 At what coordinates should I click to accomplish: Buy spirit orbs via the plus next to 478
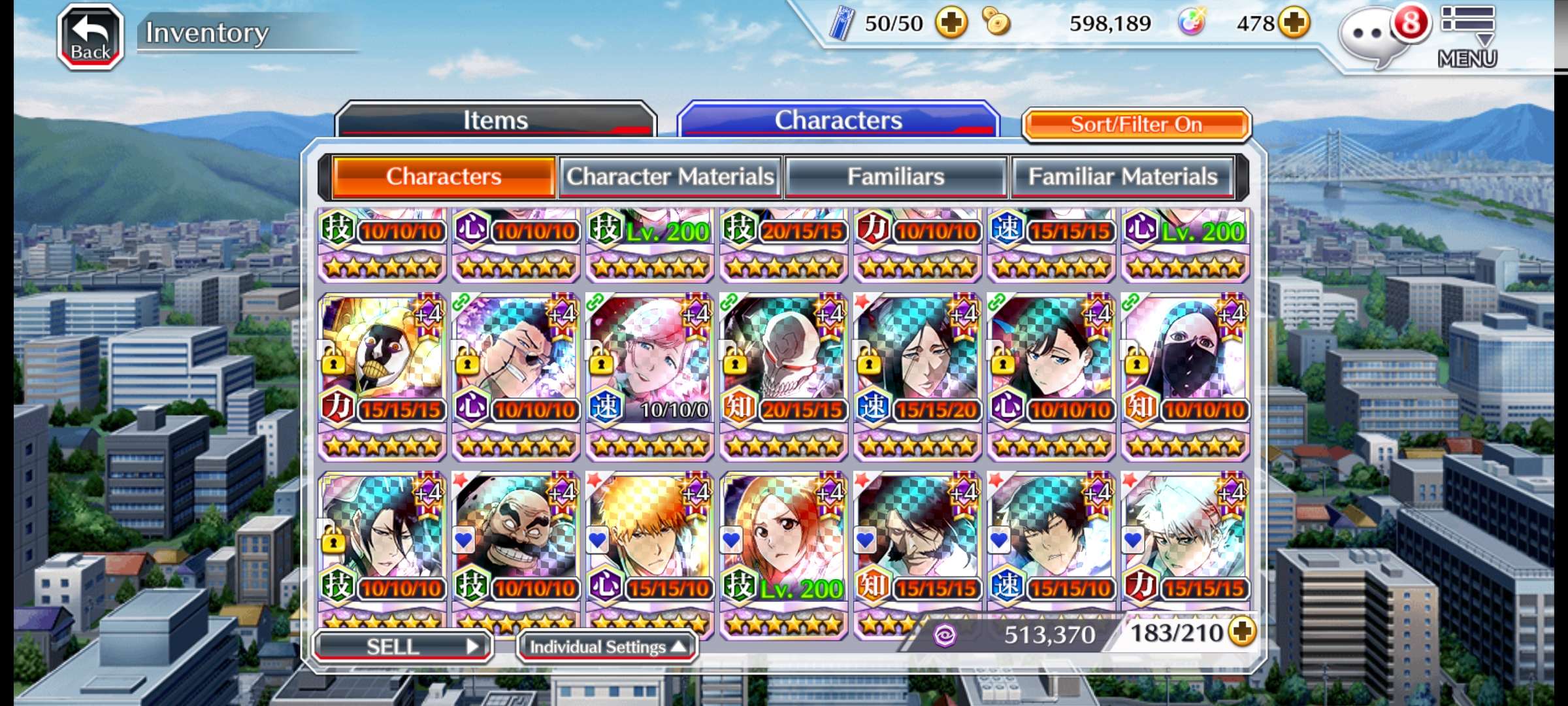(x=1294, y=24)
